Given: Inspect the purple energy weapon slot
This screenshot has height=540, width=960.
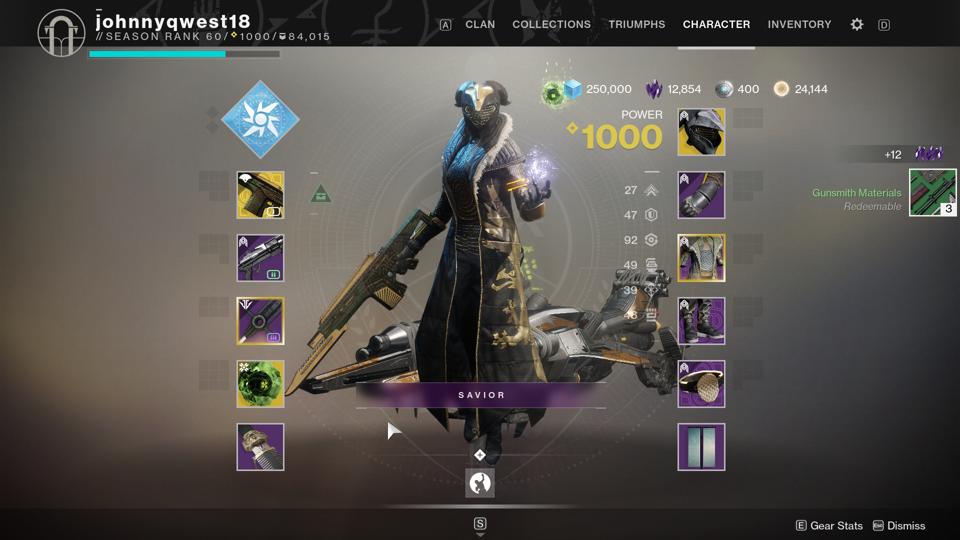Looking at the screenshot, I should tap(260, 258).
